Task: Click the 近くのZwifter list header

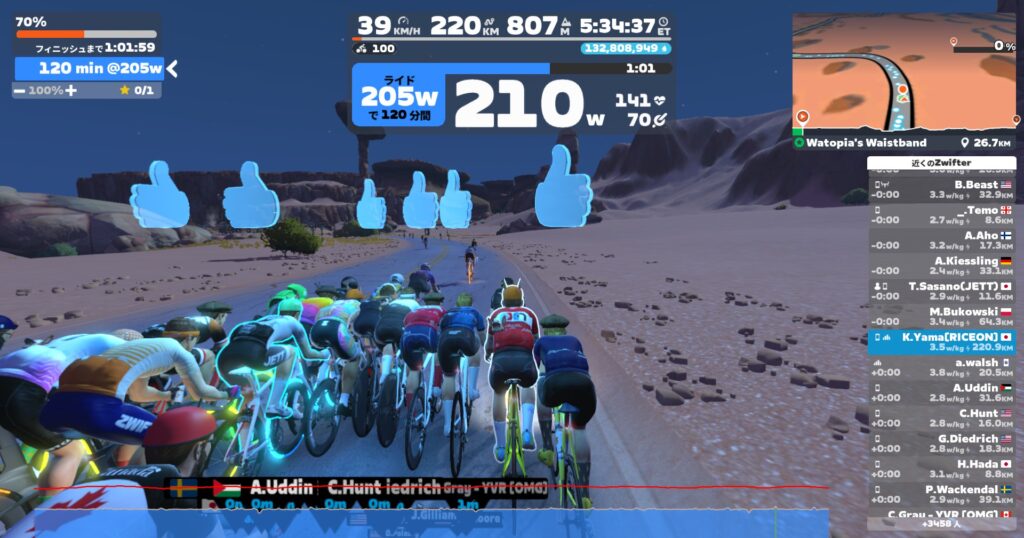Action: 942,162
